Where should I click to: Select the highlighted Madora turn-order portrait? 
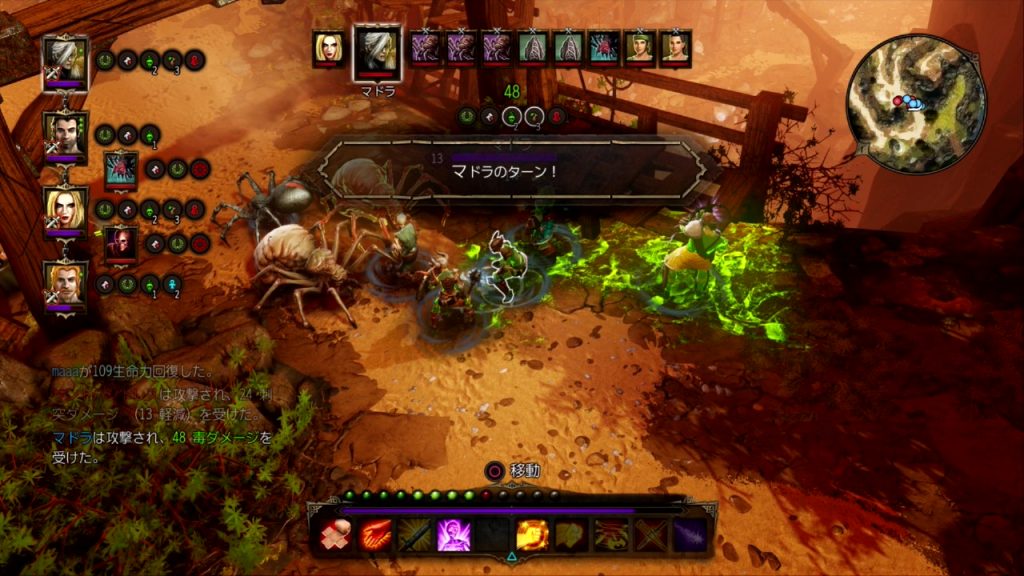[377, 50]
